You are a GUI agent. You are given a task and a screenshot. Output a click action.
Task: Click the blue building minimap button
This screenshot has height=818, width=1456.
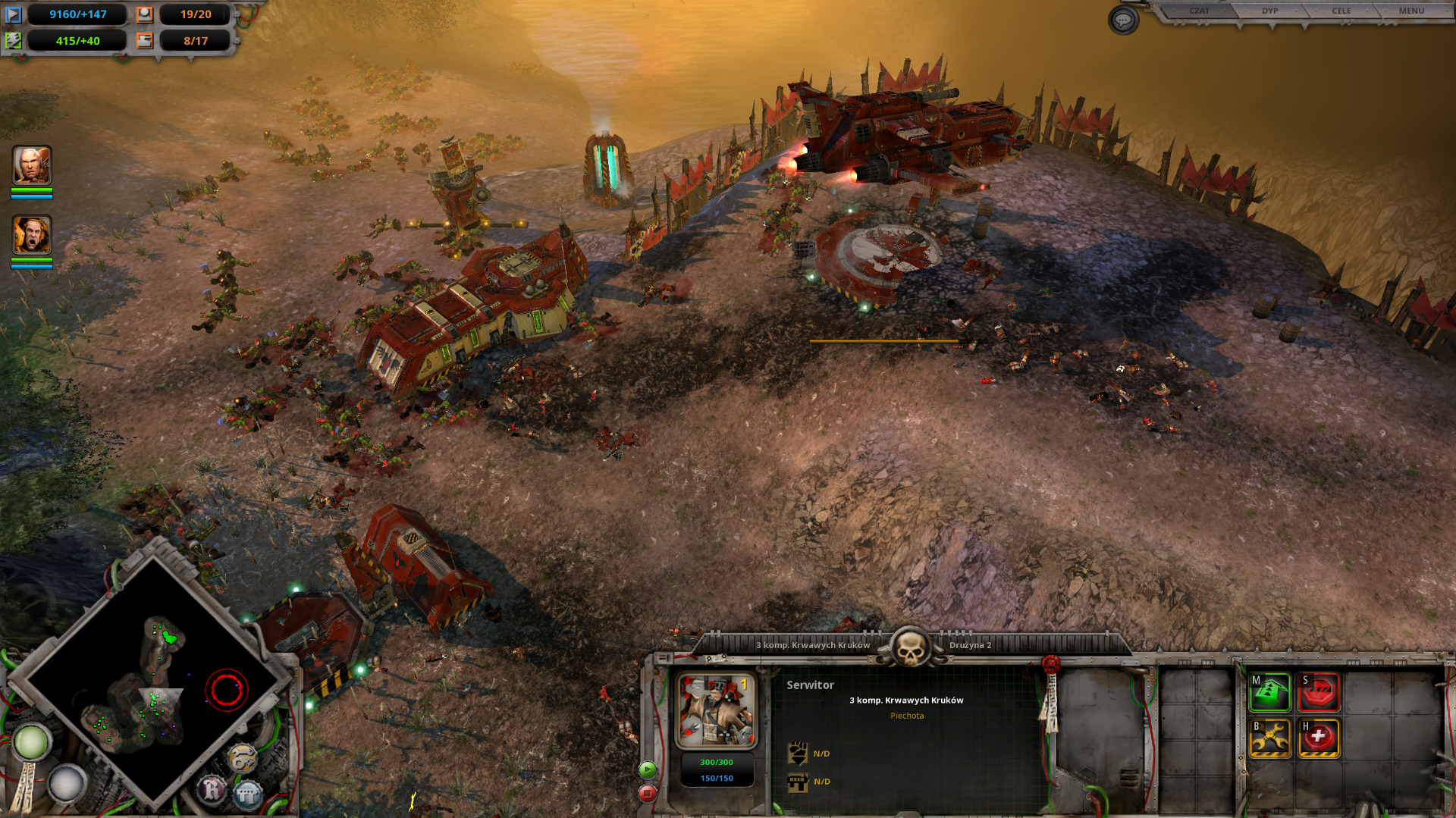(x=247, y=794)
